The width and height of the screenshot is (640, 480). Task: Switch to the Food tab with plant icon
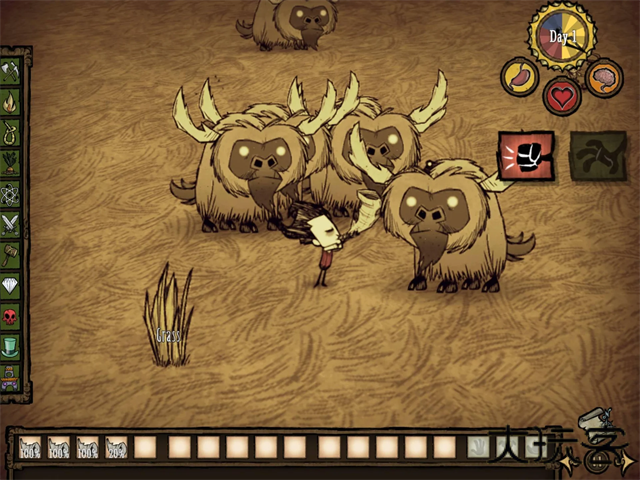pos(11,161)
